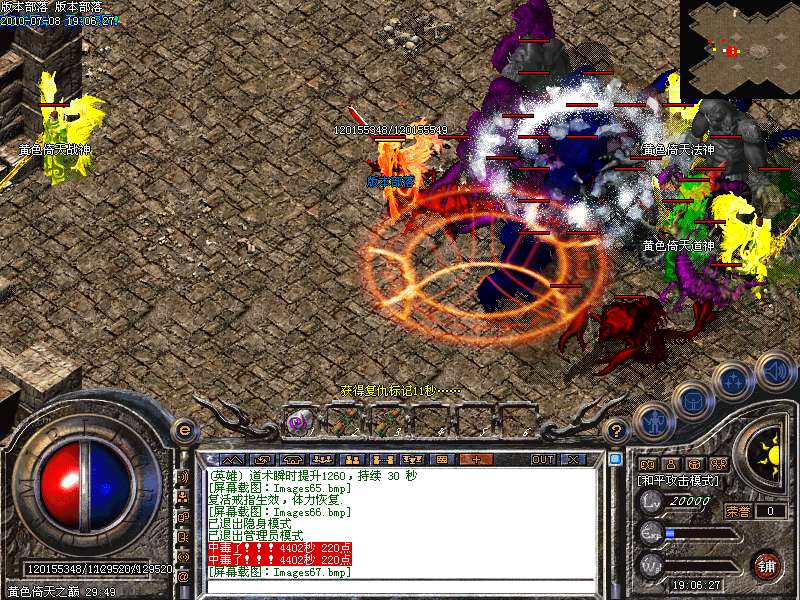
Task: Click the round 'e' button
Action: pos(183,430)
